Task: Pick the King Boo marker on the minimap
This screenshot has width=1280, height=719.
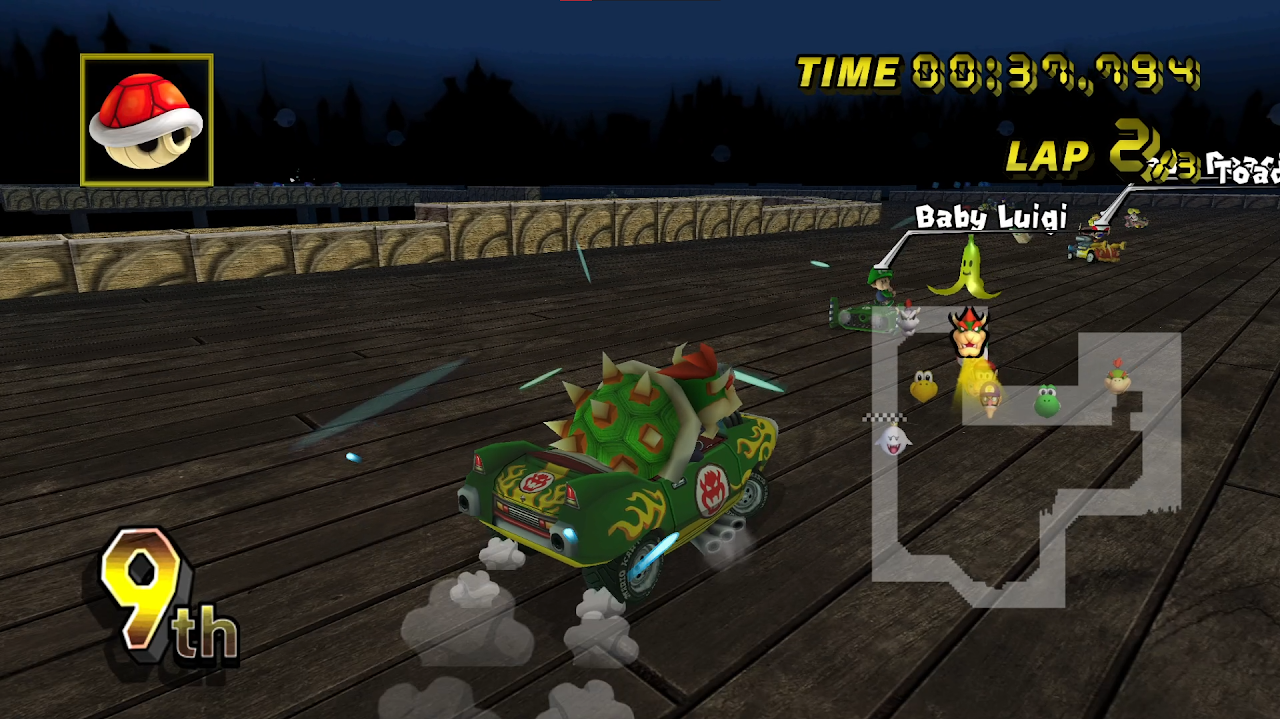Action: coord(893,439)
